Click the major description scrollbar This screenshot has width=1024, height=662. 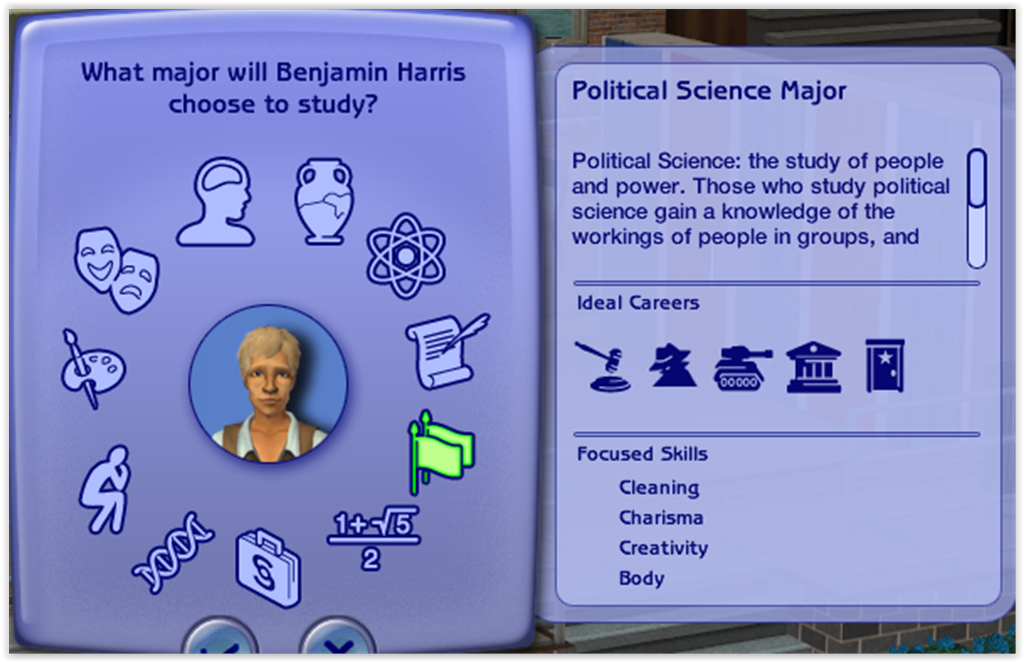pyautogui.click(x=976, y=209)
